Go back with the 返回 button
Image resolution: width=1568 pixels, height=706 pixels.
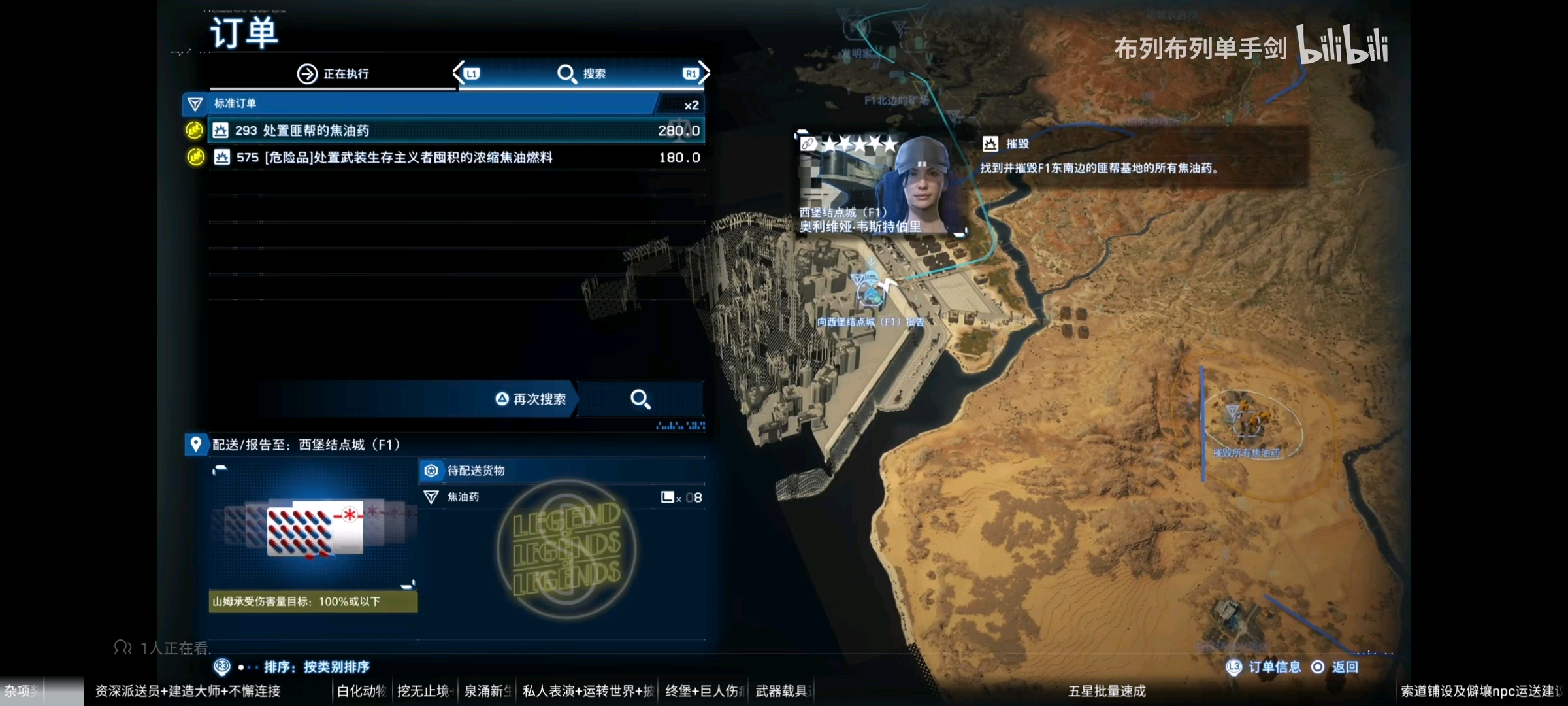click(x=1338, y=667)
